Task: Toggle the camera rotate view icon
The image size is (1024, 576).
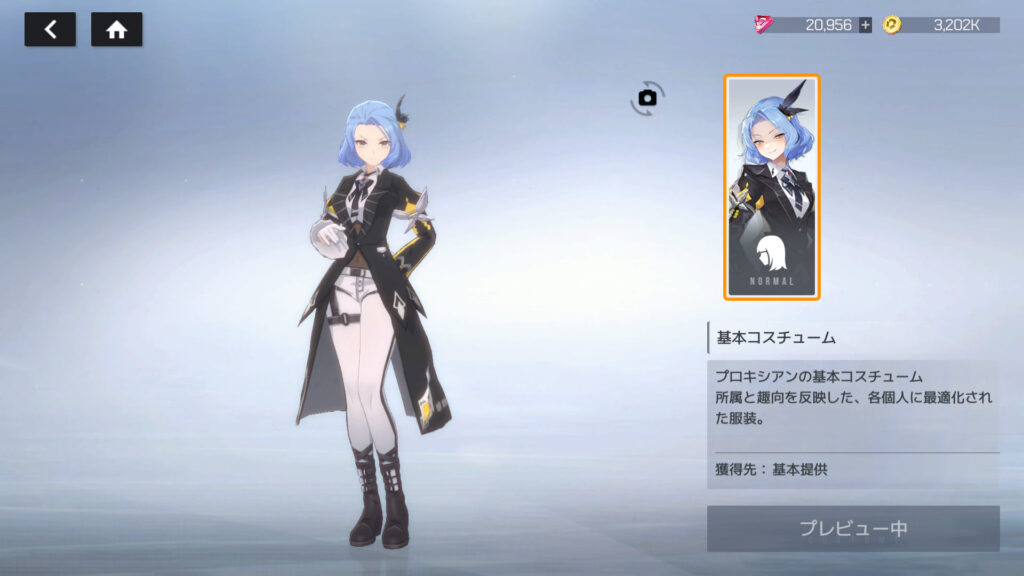Action: (647, 97)
